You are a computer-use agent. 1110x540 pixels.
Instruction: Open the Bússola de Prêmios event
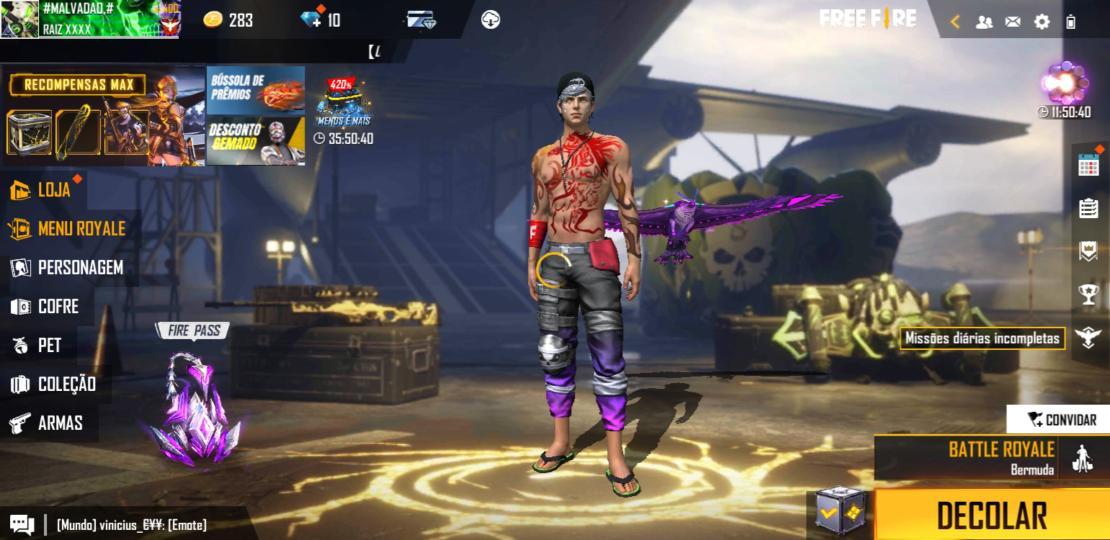(255, 92)
